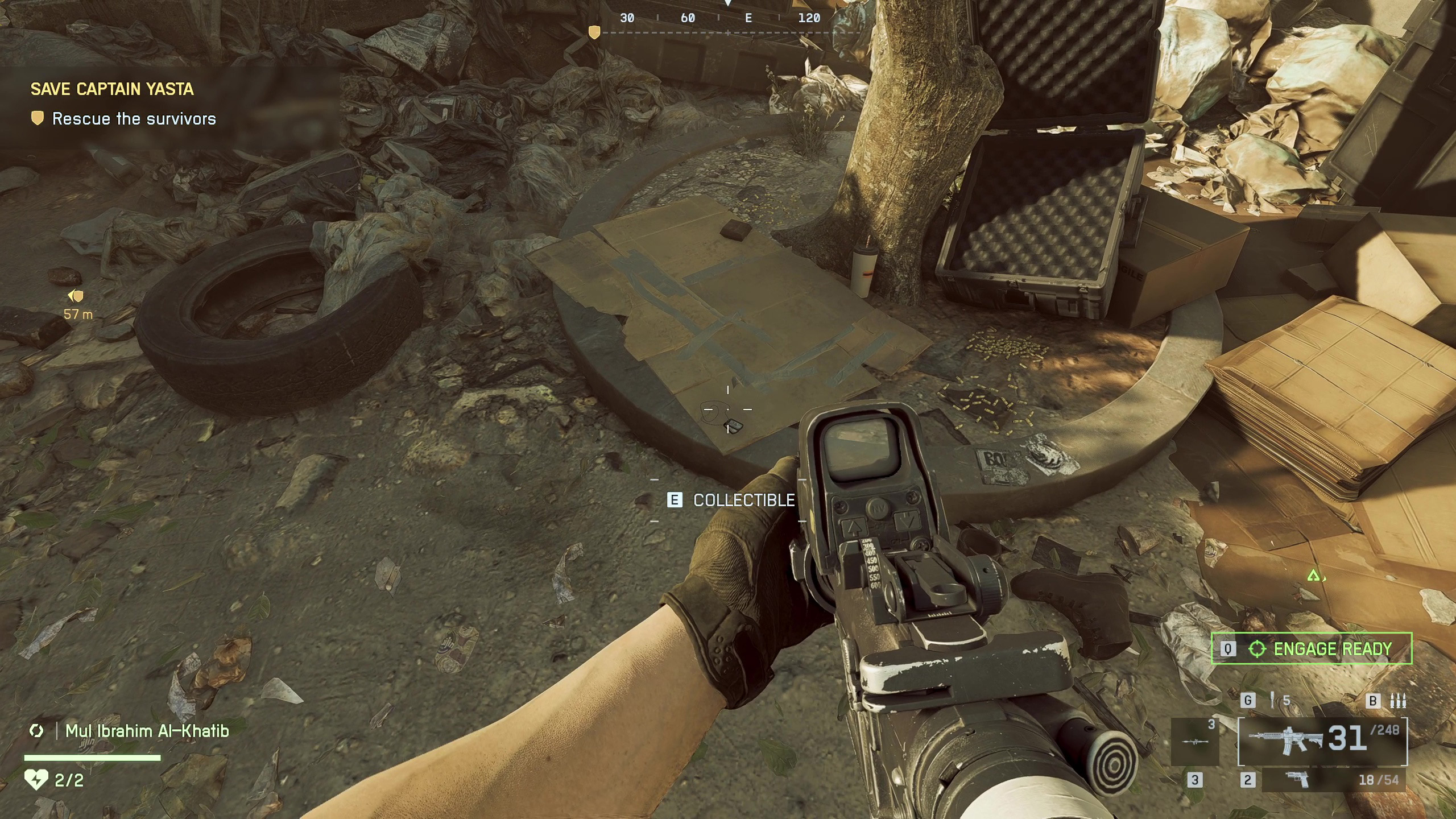This screenshot has width=1456, height=819.
Task: Activate the Engage Ready squad command
Action: pyautogui.click(x=1312, y=648)
